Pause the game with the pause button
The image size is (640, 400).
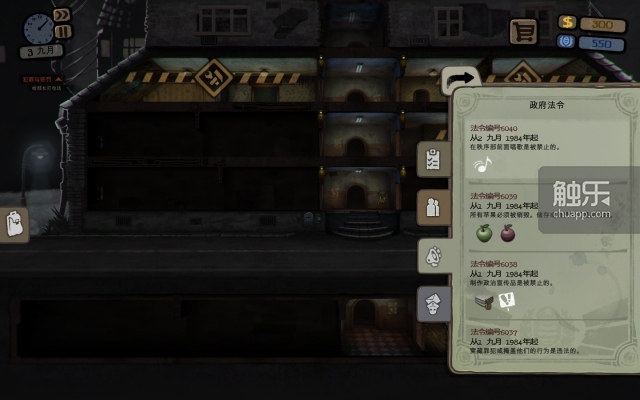[62, 31]
